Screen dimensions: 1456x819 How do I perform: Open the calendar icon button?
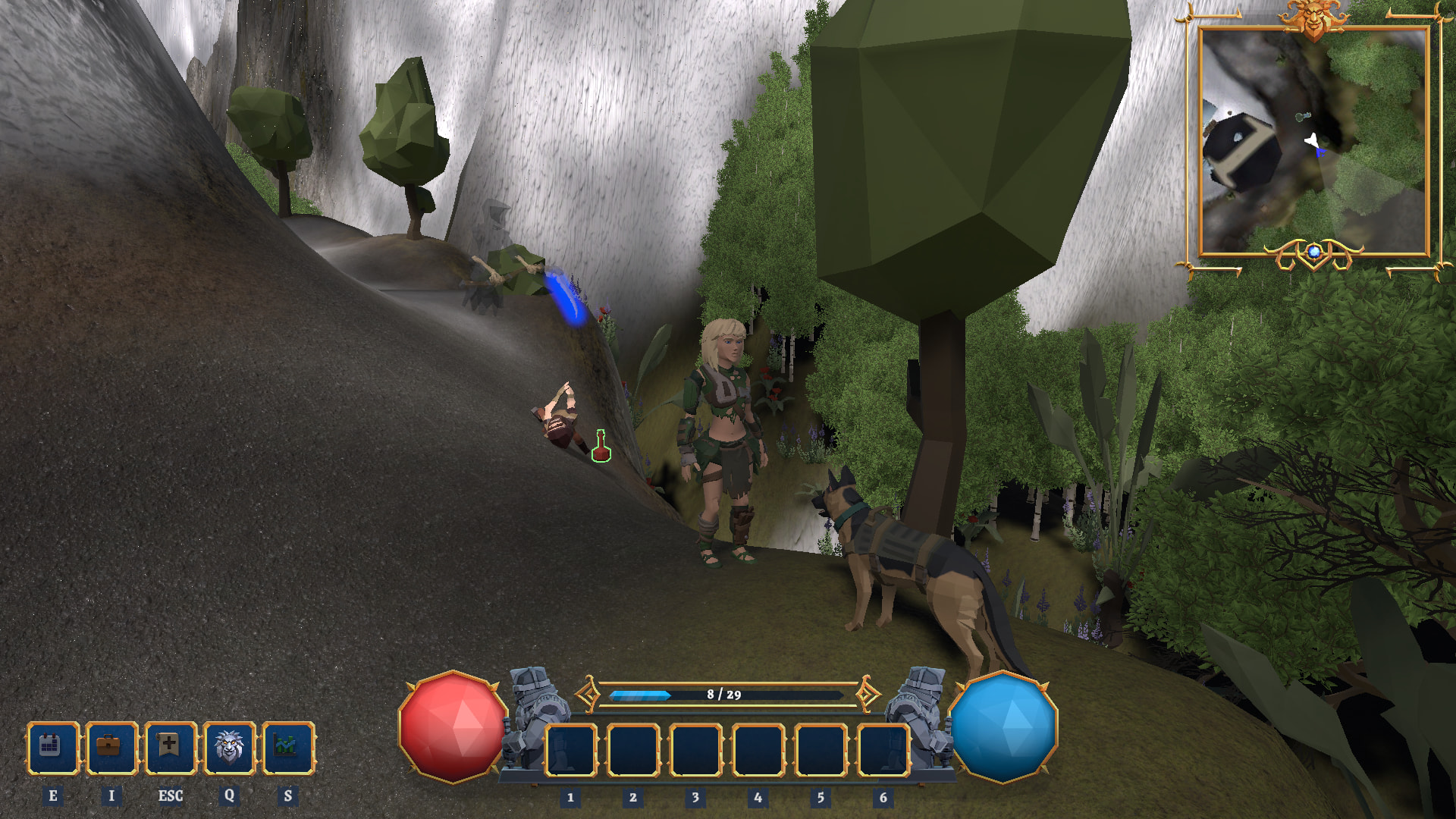tap(52, 748)
